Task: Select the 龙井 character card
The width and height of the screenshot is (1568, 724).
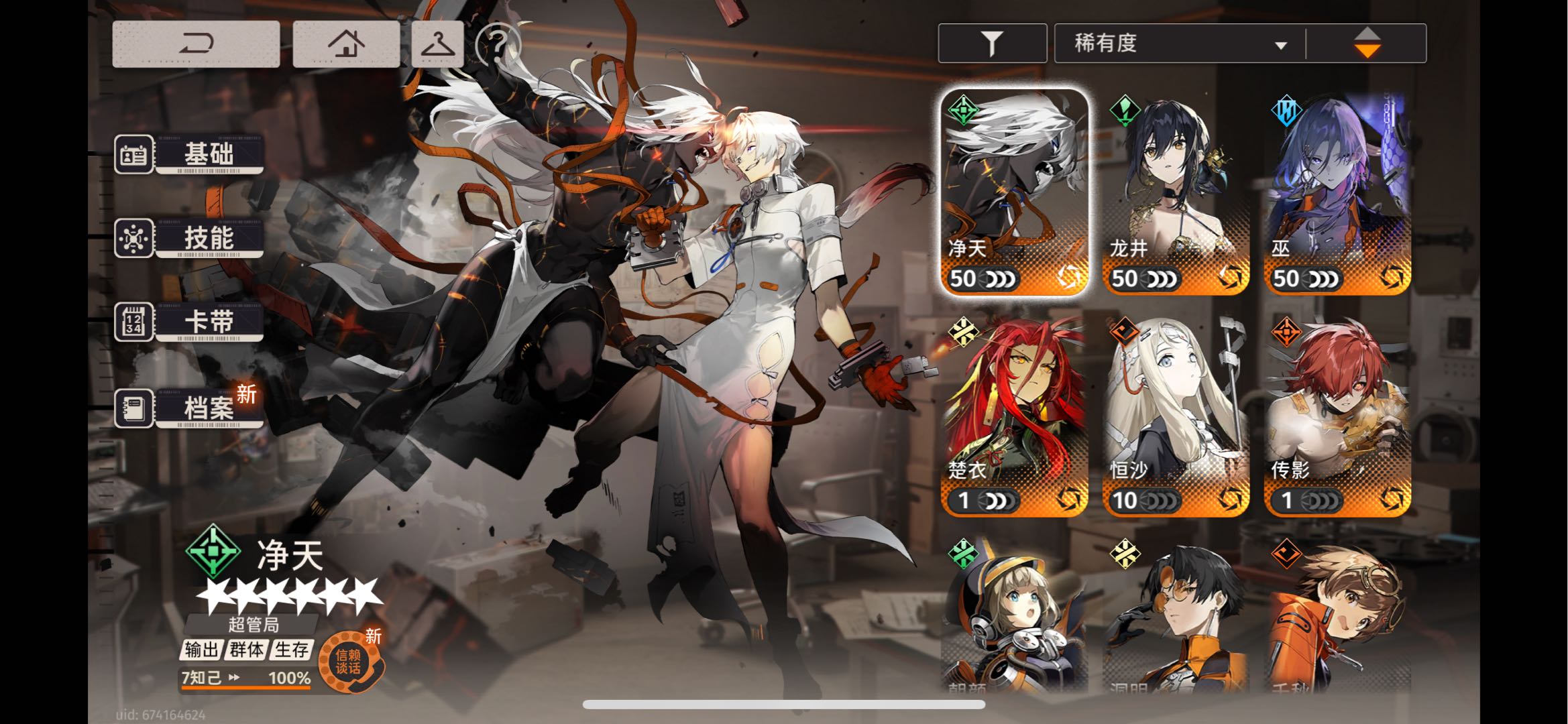Action: click(x=1176, y=192)
